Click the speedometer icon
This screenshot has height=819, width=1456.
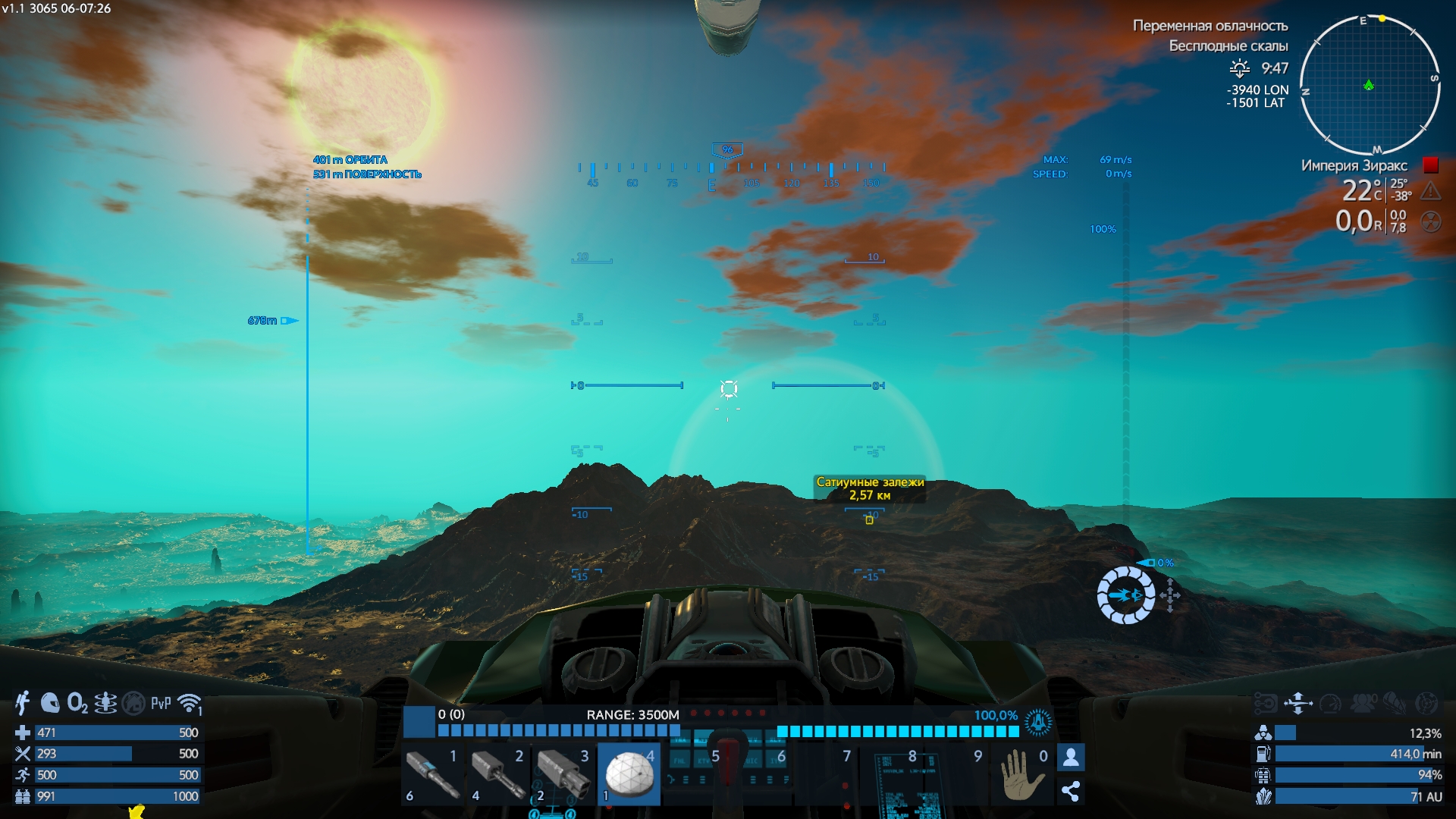coord(1331,703)
